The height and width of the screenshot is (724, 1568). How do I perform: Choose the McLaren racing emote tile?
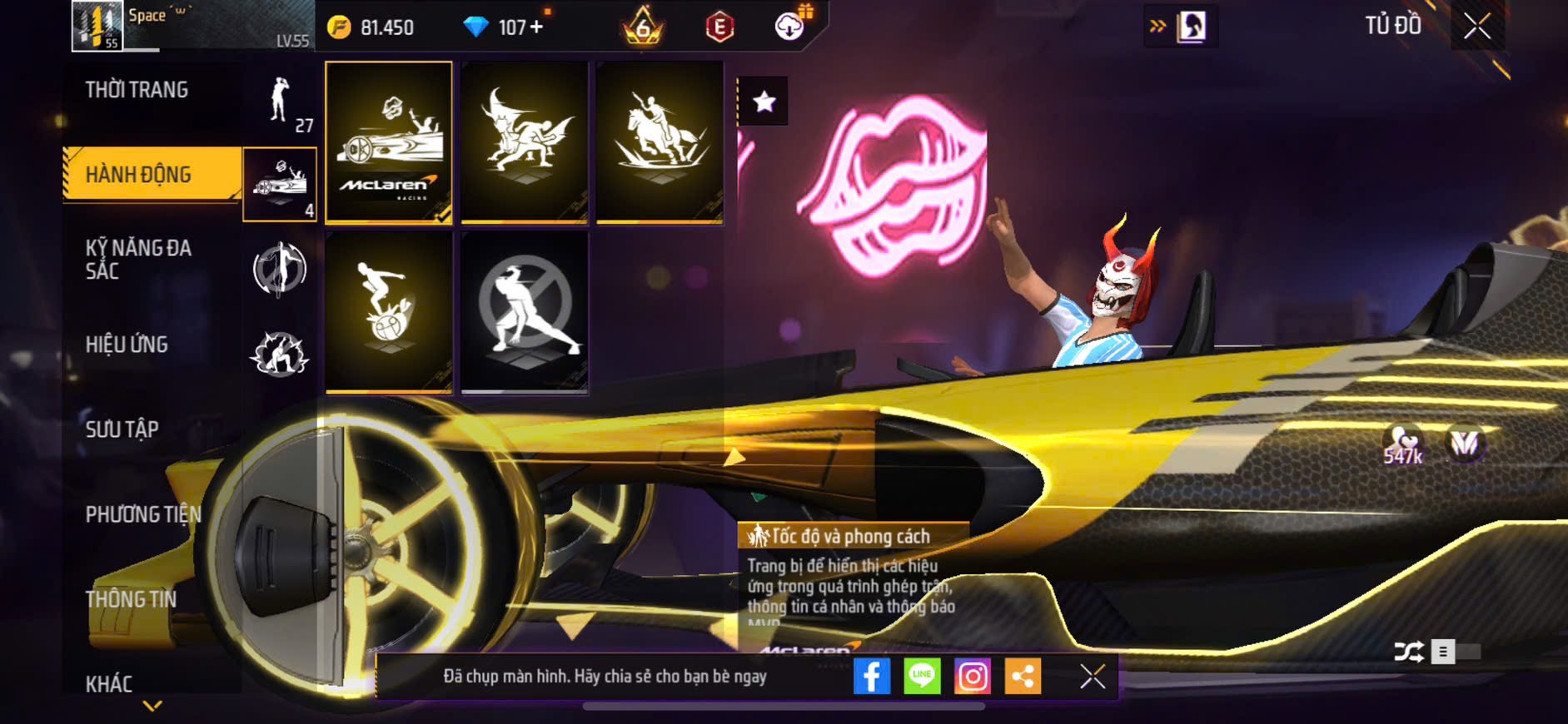pos(389,142)
